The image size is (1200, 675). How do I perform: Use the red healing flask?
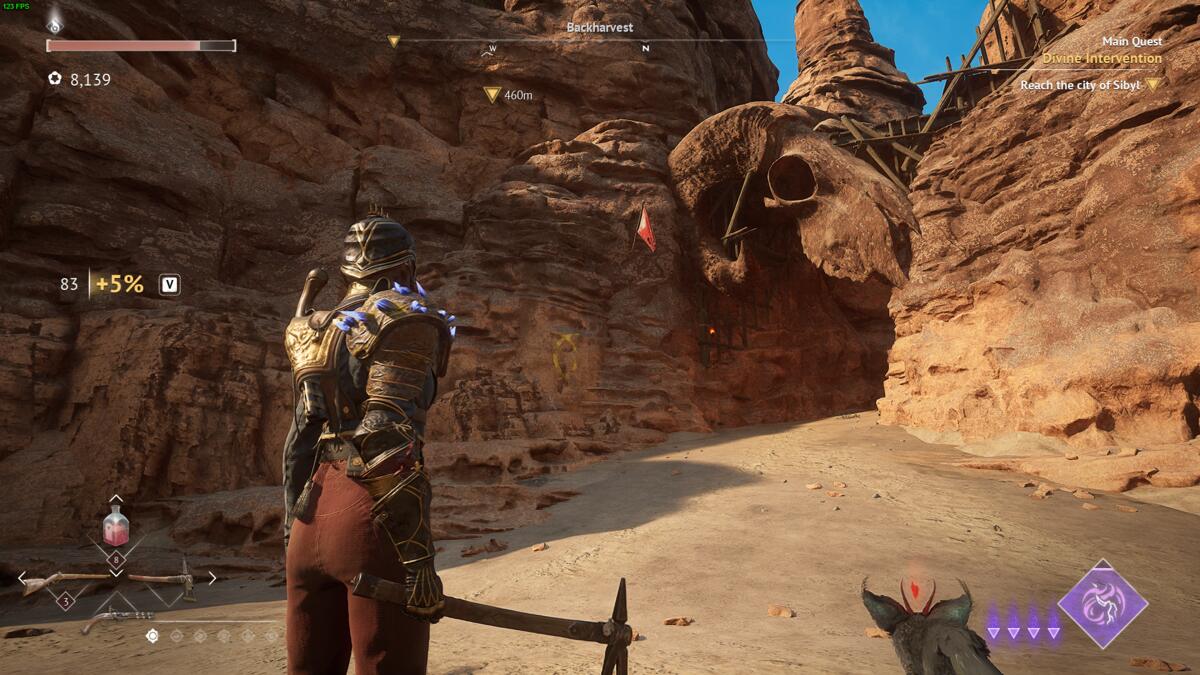[x=116, y=526]
